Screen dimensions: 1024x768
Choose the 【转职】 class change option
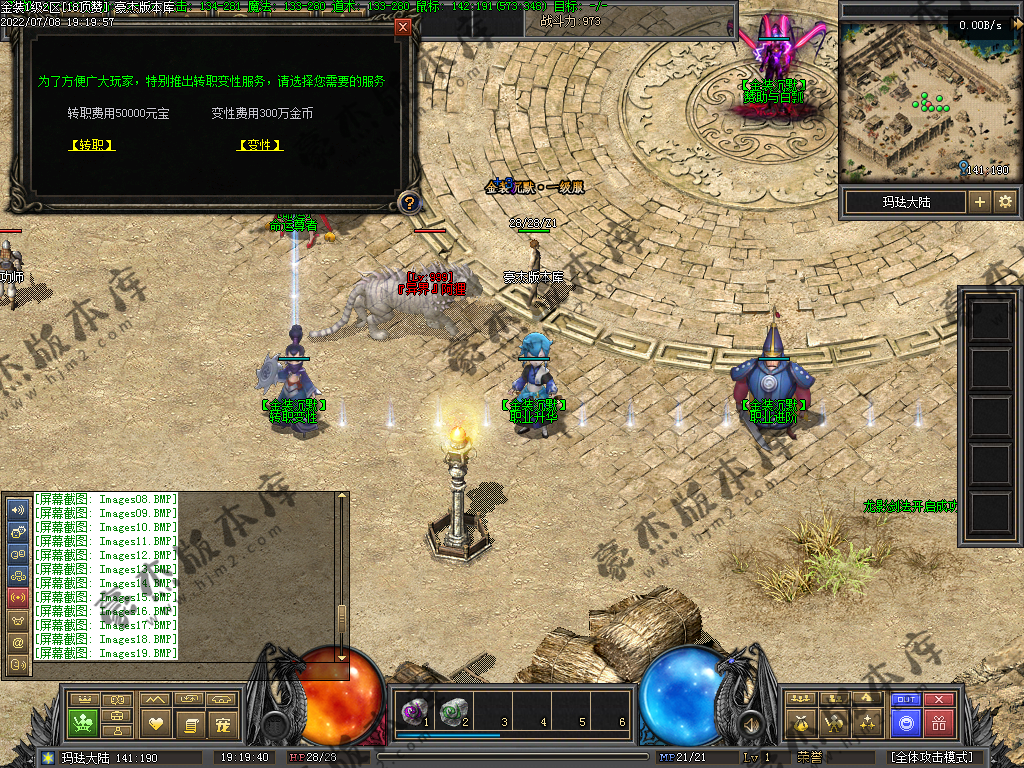point(92,145)
